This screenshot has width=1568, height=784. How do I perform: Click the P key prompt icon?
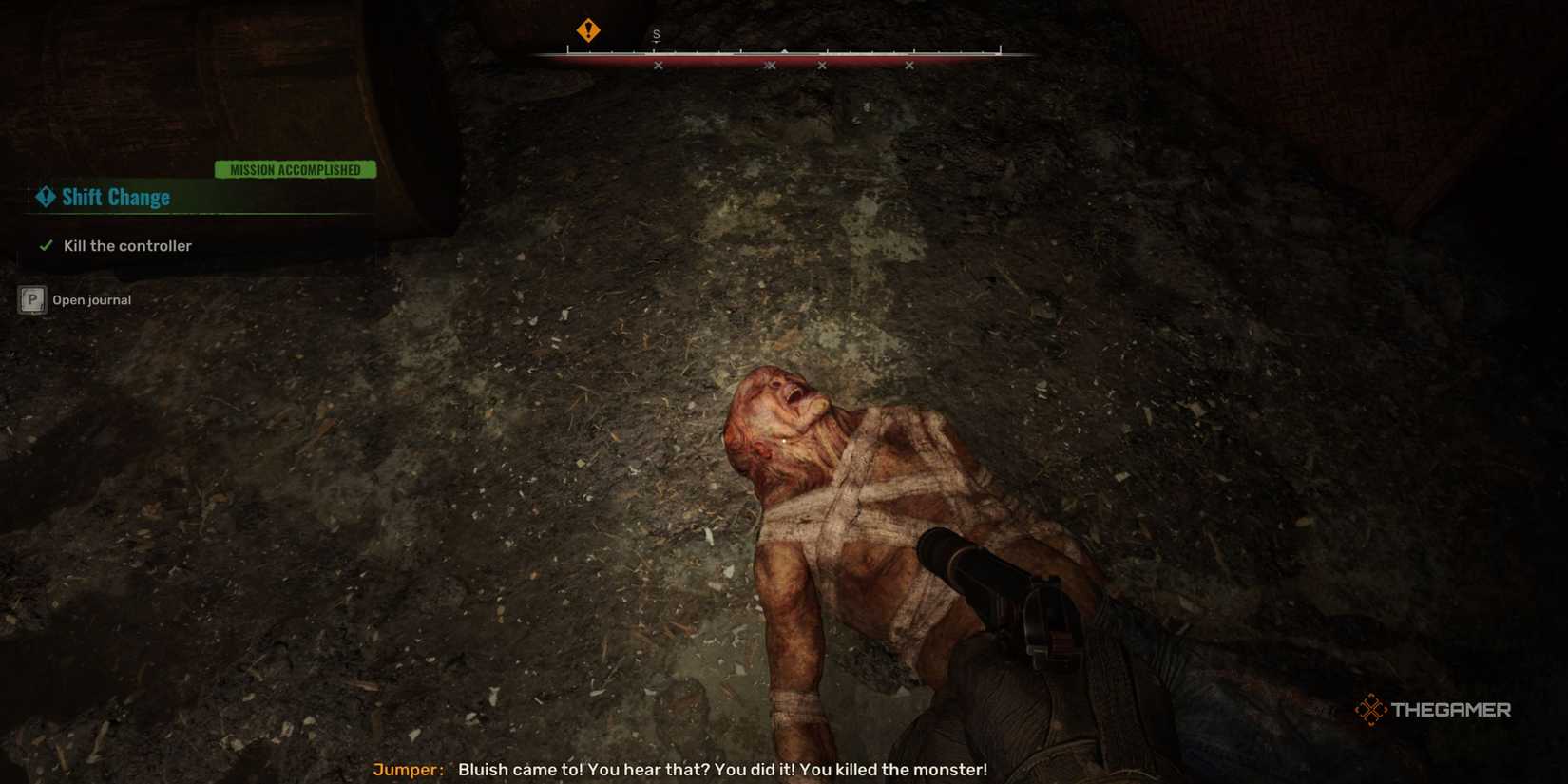31,299
